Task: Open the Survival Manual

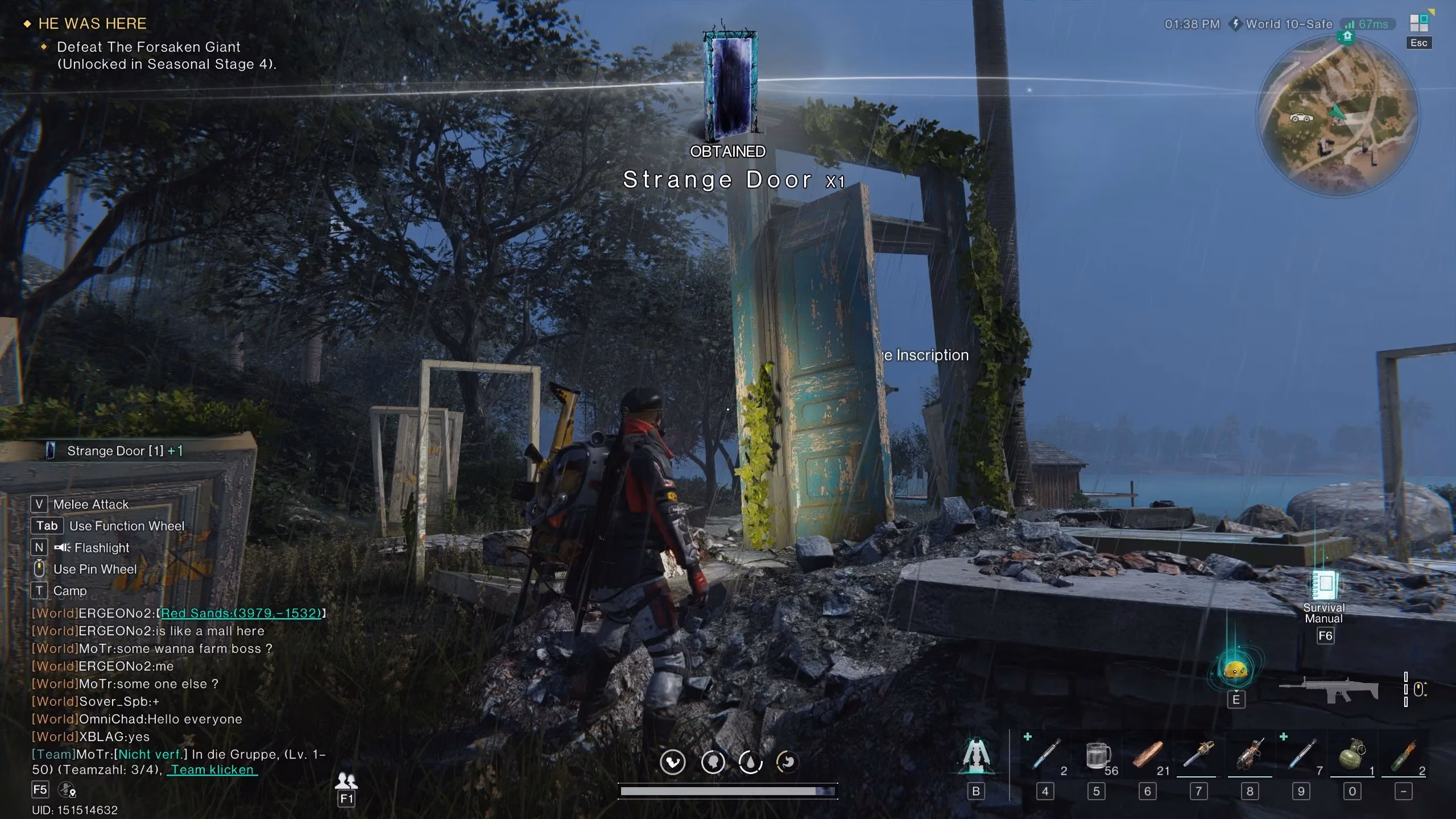Action: (1325, 586)
